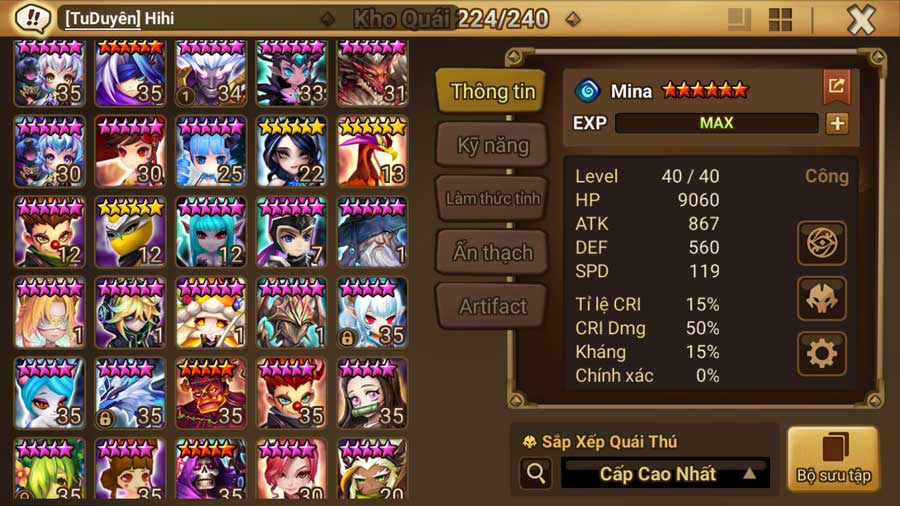Click the EXP plus button
This screenshot has width=900, height=506.
(x=837, y=123)
